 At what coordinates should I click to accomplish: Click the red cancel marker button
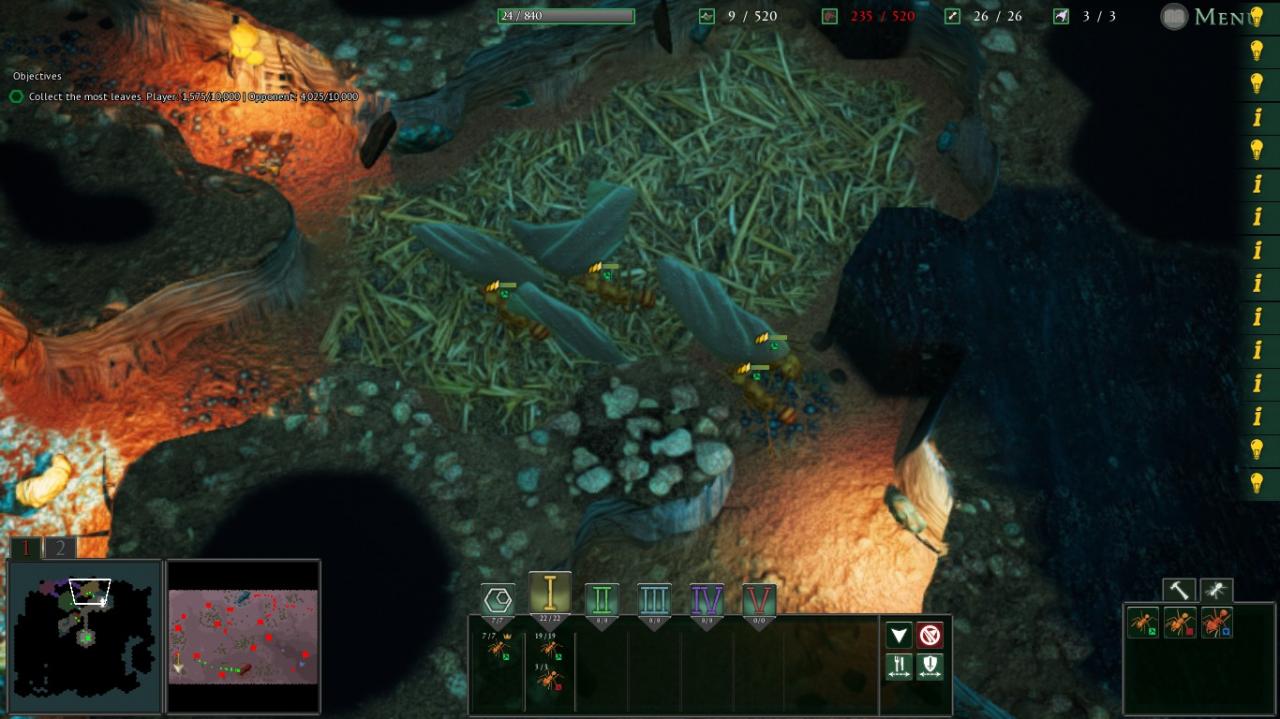tap(930, 635)
